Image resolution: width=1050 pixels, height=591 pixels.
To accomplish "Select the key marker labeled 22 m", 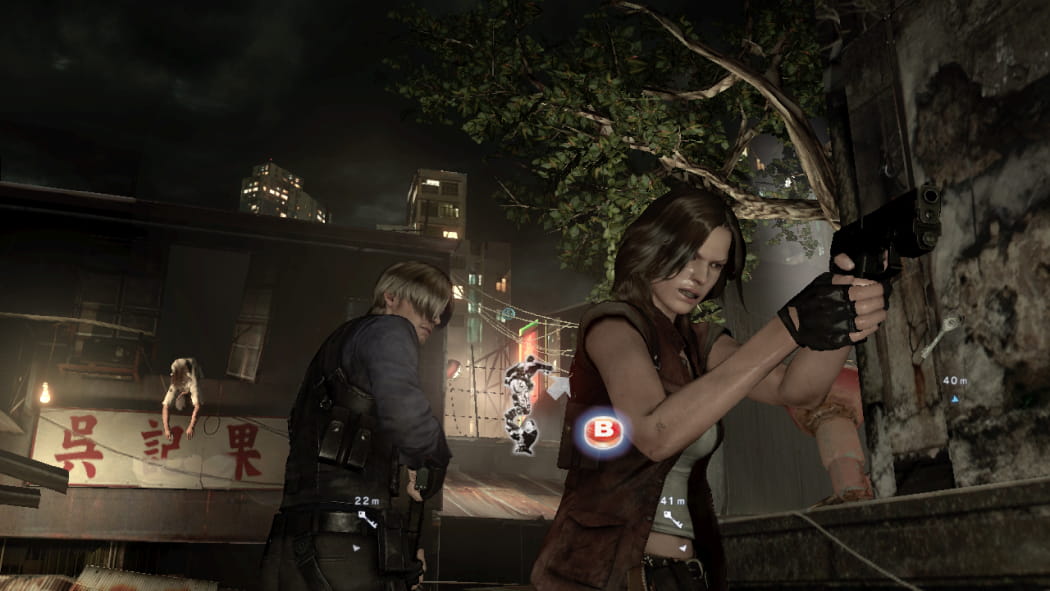I will [x=367, y=519].
